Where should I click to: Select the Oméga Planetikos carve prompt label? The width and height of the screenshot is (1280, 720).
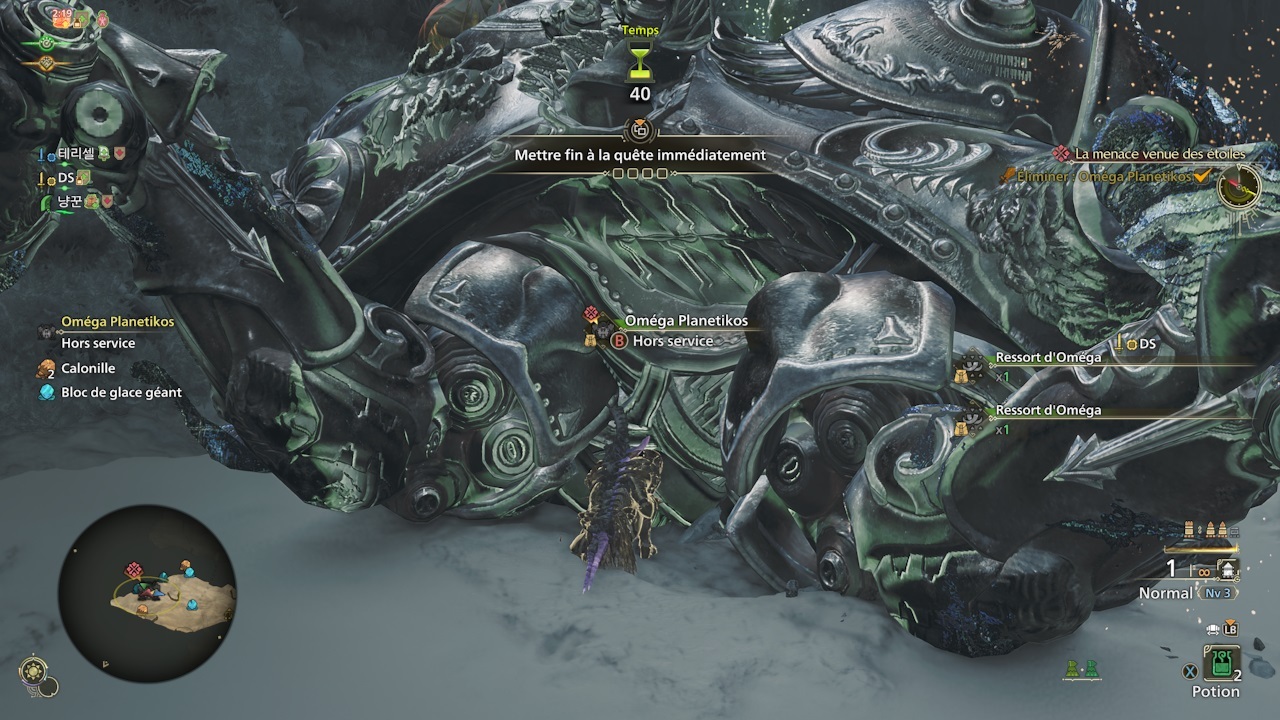pos(685,321)
